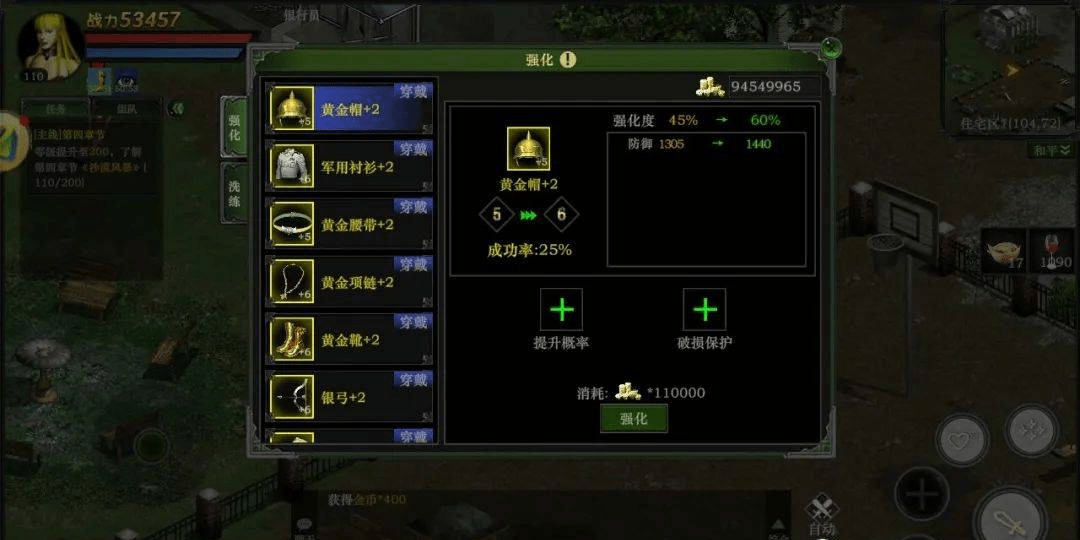Select the 银弓+2 bow row
1080x540 pixels.
pyautogui.click(x=350, y=397)
